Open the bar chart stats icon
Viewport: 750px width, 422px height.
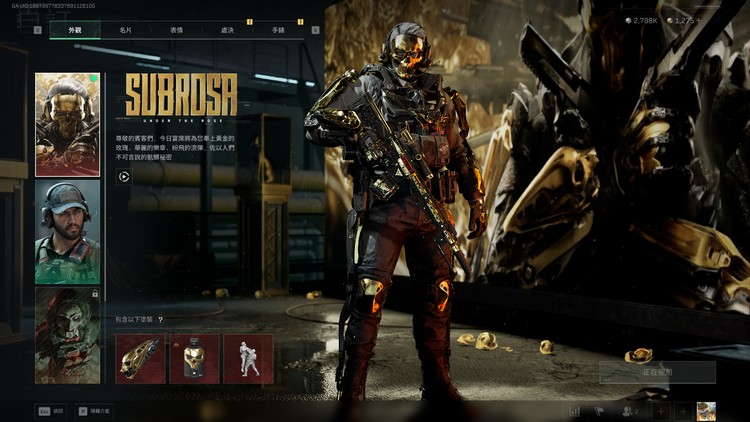tap(575, 410)
